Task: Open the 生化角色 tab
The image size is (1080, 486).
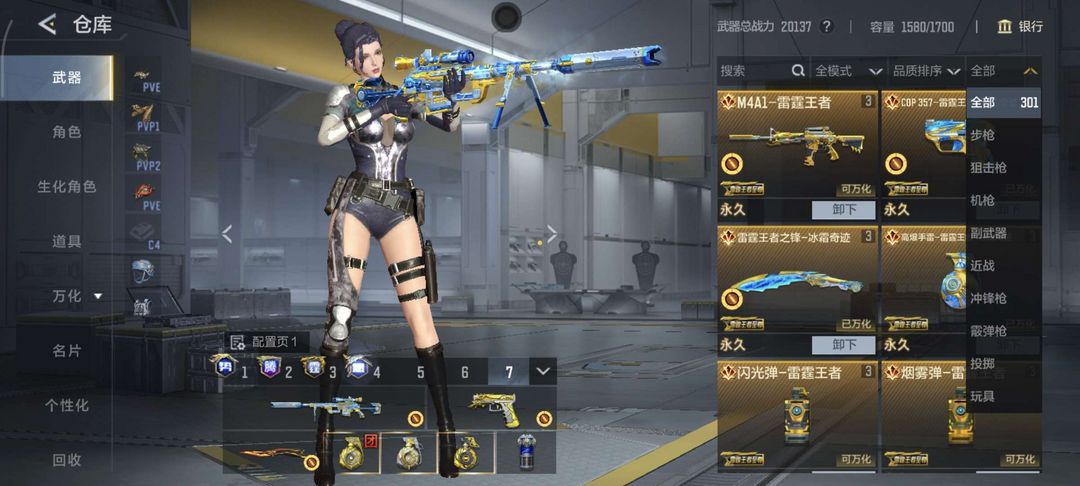Action: click(66, 187)
